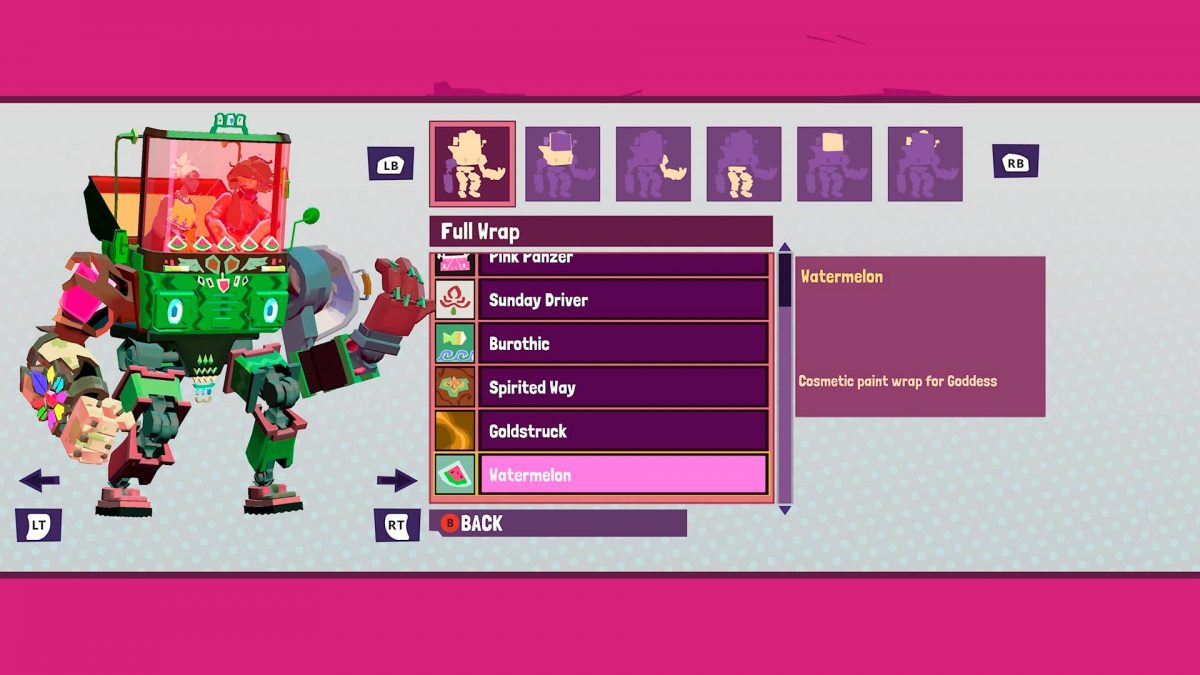Apply the Spirited Way wrap
The height and width of the screenshot is (675, 1200).
click(x=622, y=388)
